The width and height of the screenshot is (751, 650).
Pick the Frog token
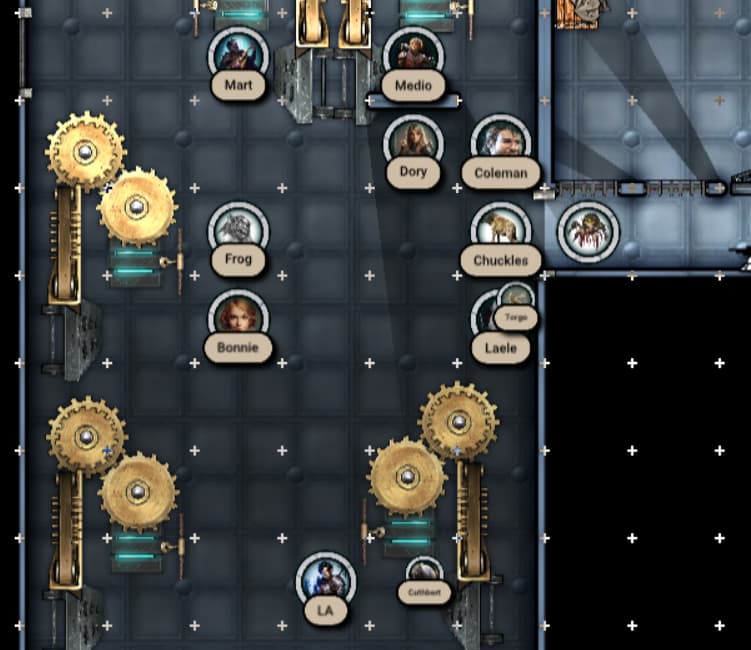pyautogui.click(x=238, y=230)
